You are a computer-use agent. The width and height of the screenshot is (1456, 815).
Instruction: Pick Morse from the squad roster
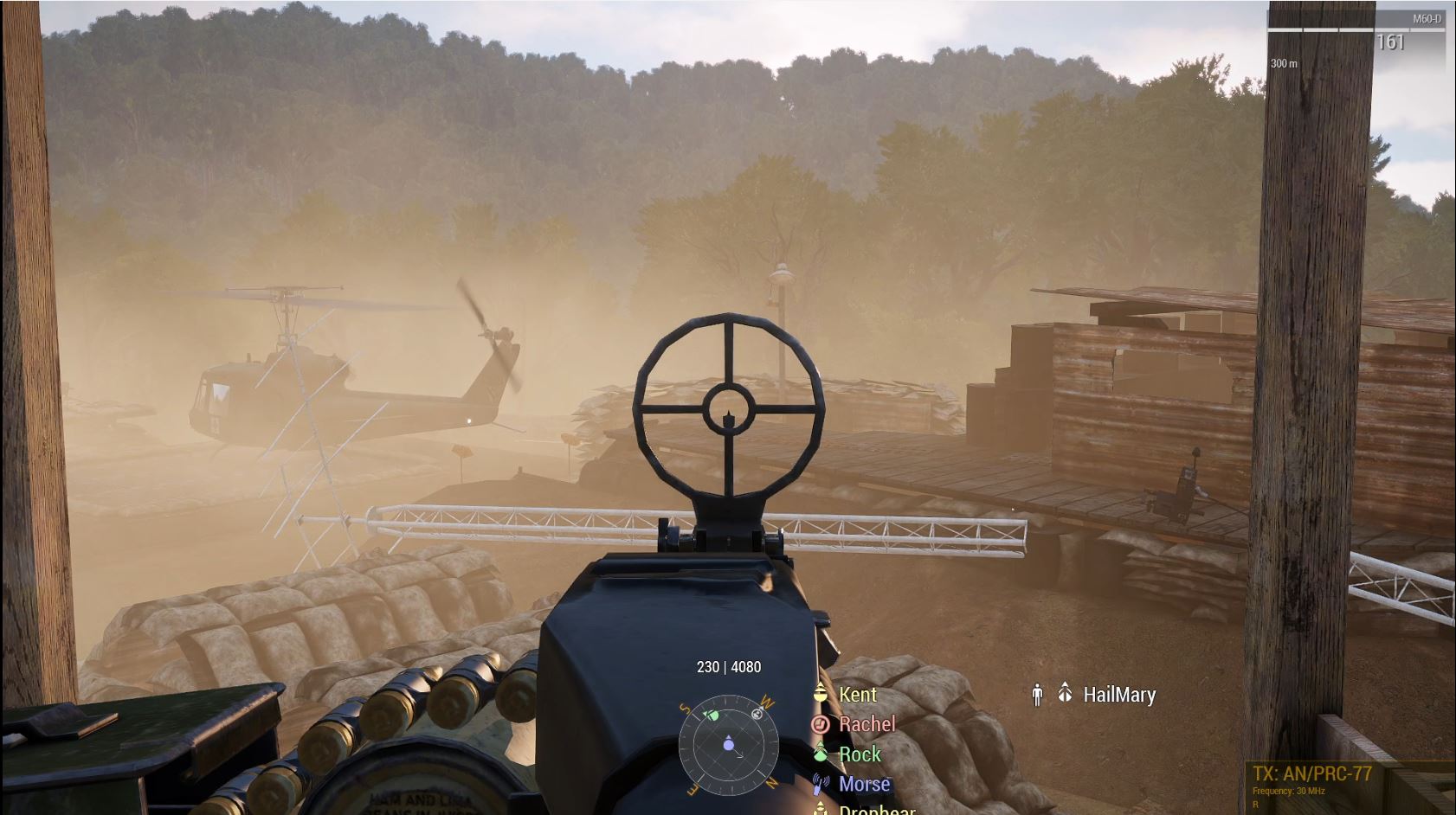click(x=863, y=784)
